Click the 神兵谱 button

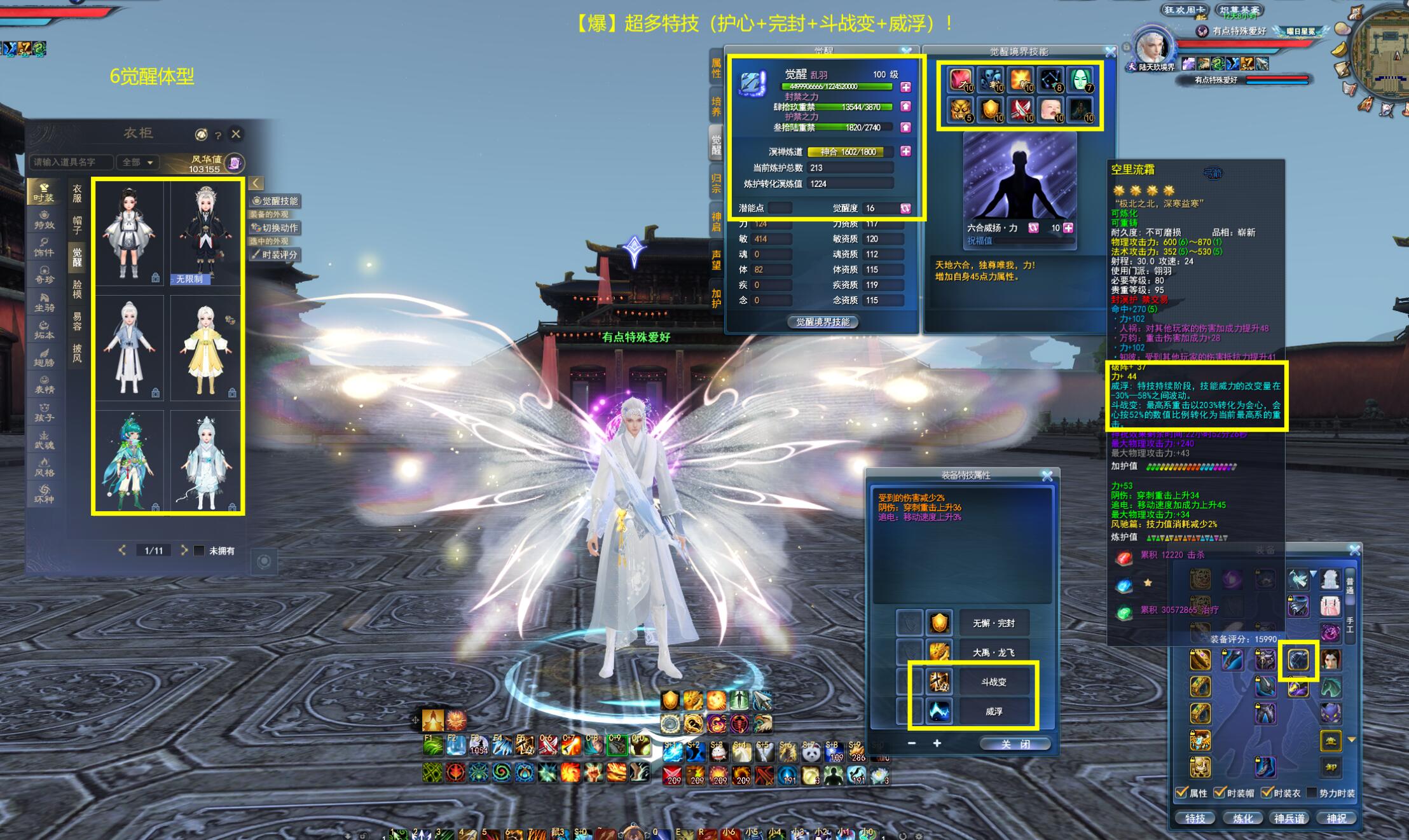pos(1289,818)
